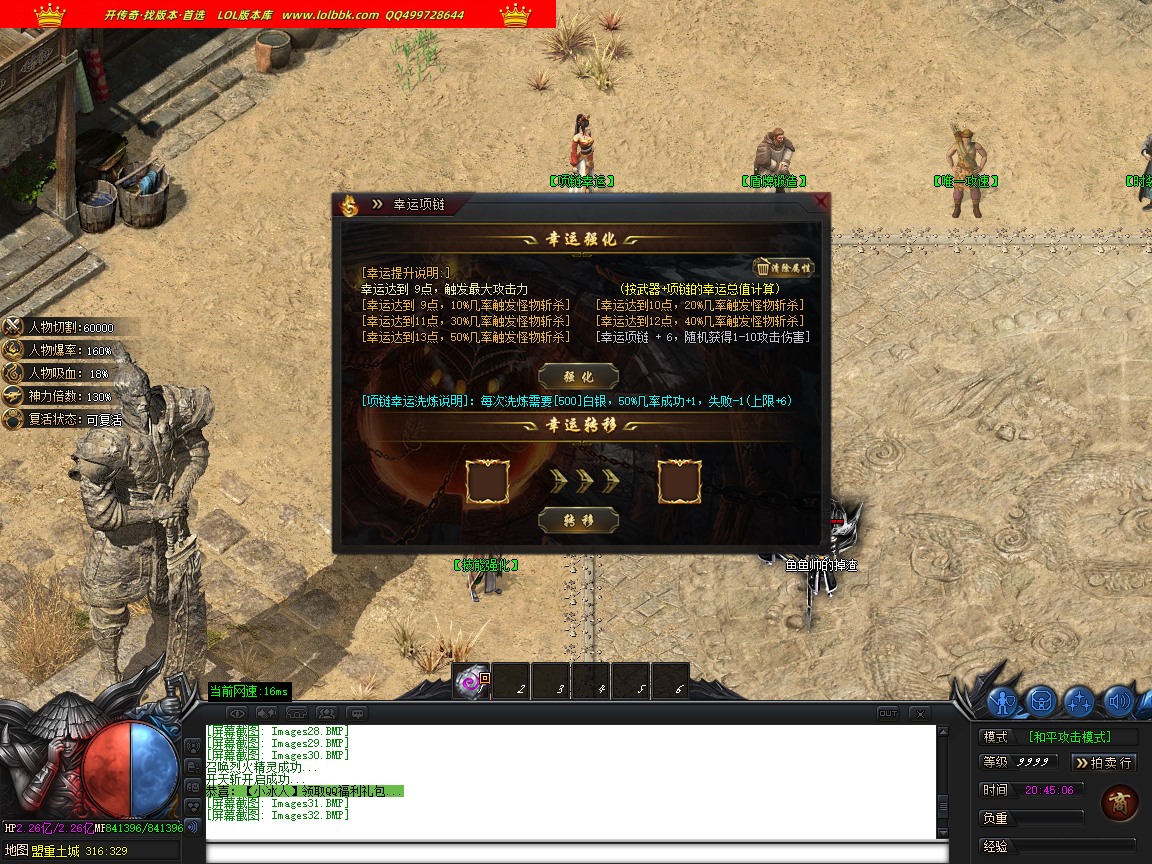Toggle the sound wave button beside chat

coord(194,827)
